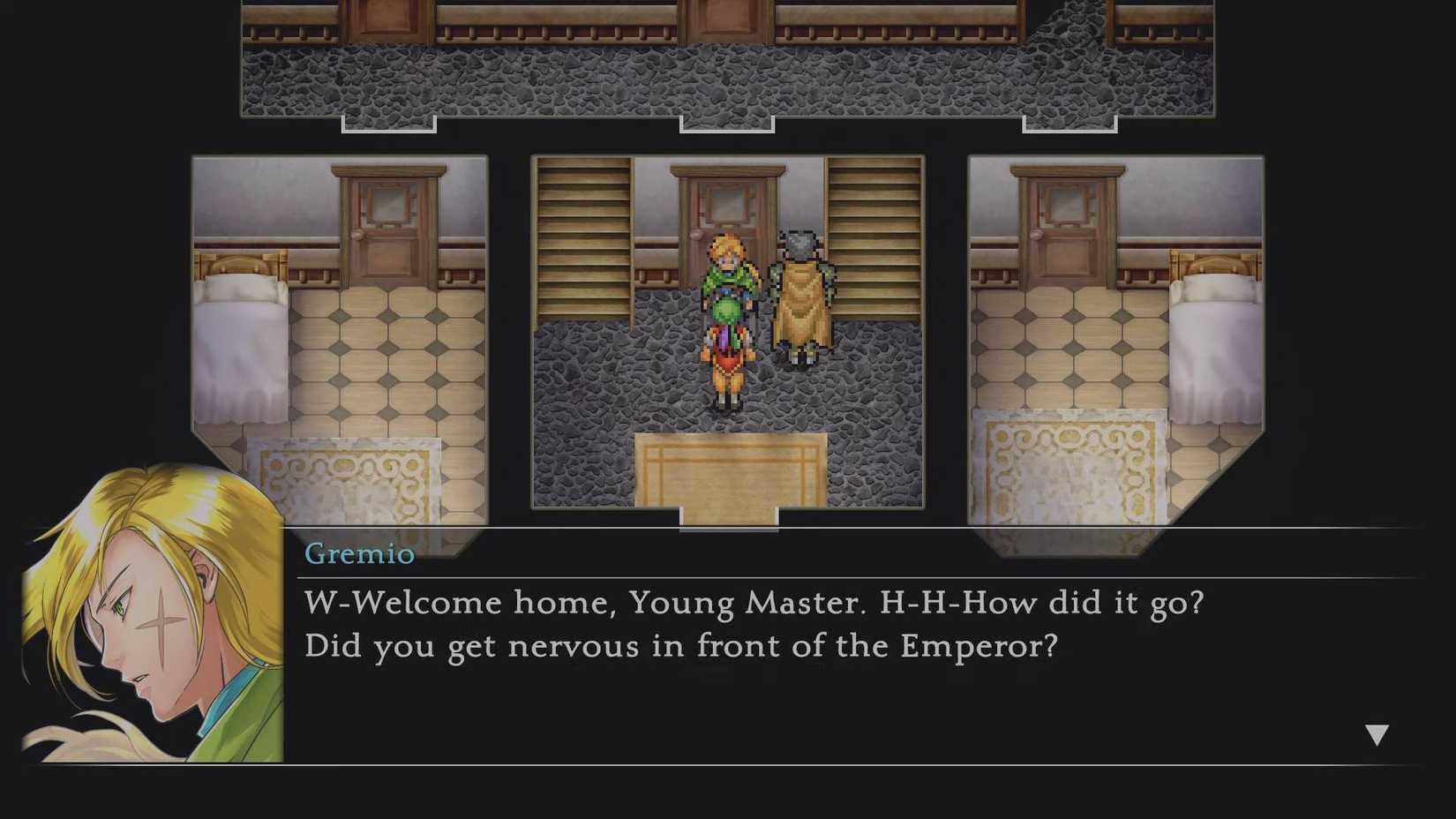
Task: Click the dialogue advance arrow
Action: click(1377, 732)
